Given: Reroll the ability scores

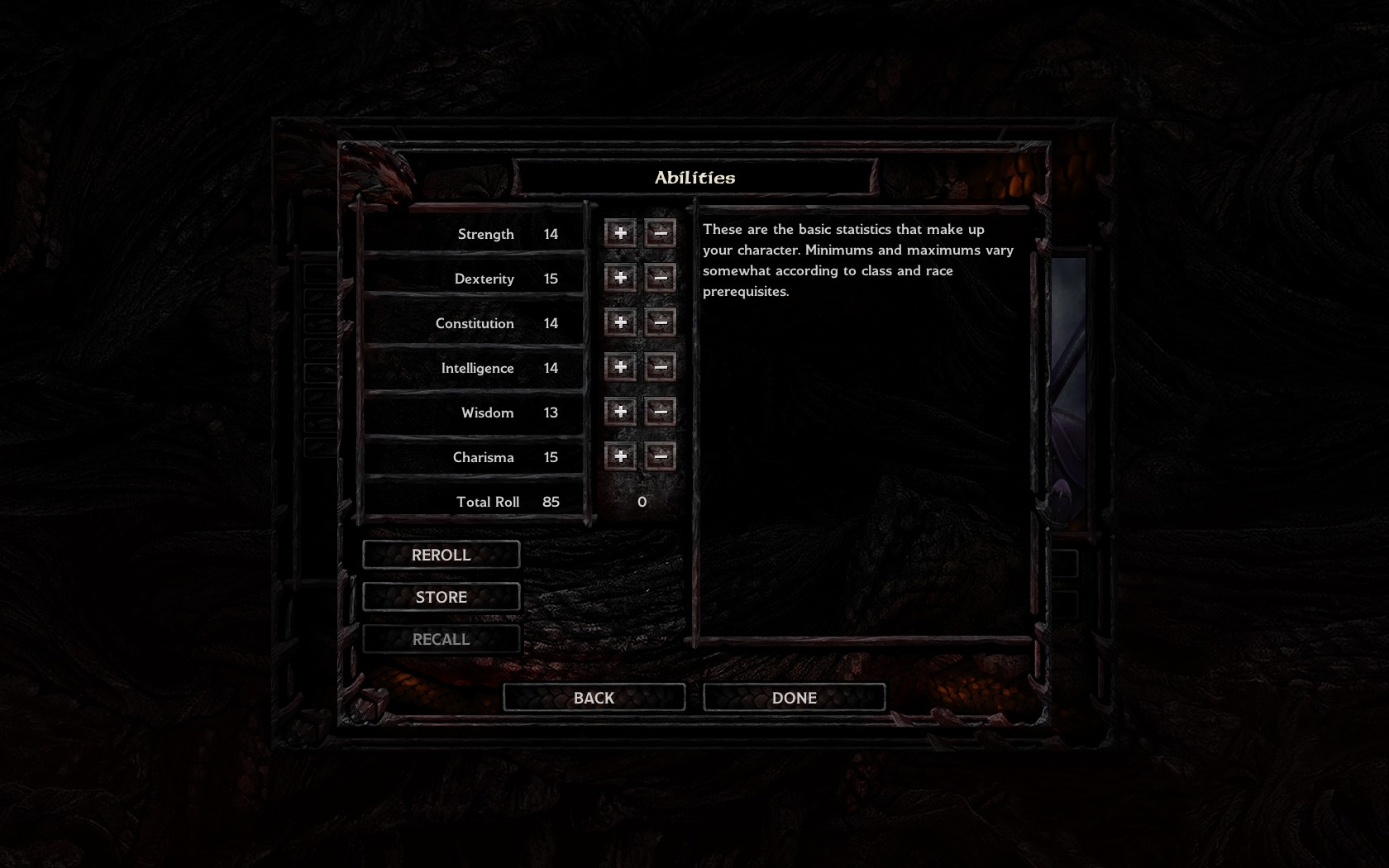Looking at the screenshot, I should point(441,555).
